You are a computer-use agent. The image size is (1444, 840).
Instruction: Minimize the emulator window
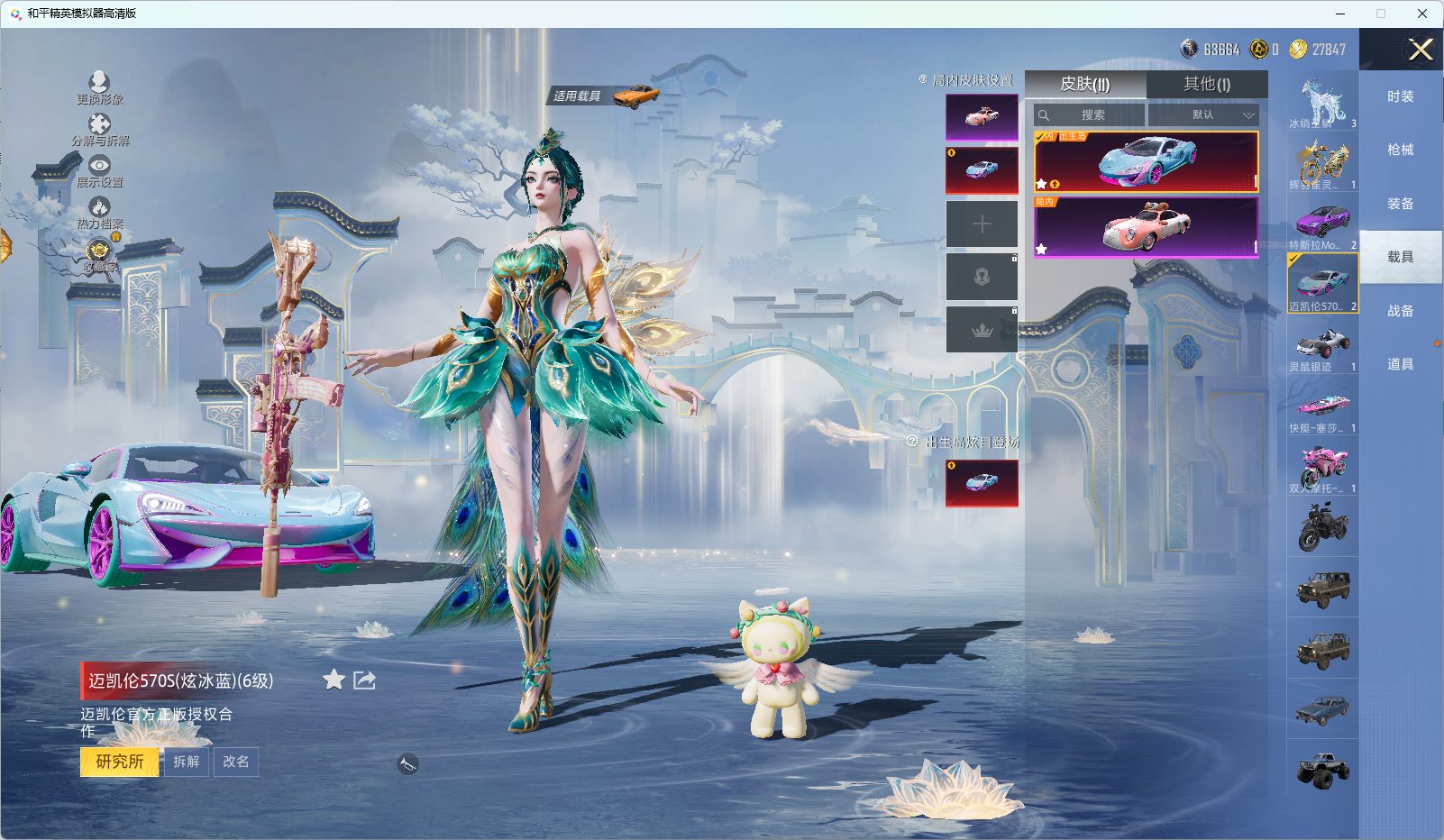click(x=1340, y=14)
